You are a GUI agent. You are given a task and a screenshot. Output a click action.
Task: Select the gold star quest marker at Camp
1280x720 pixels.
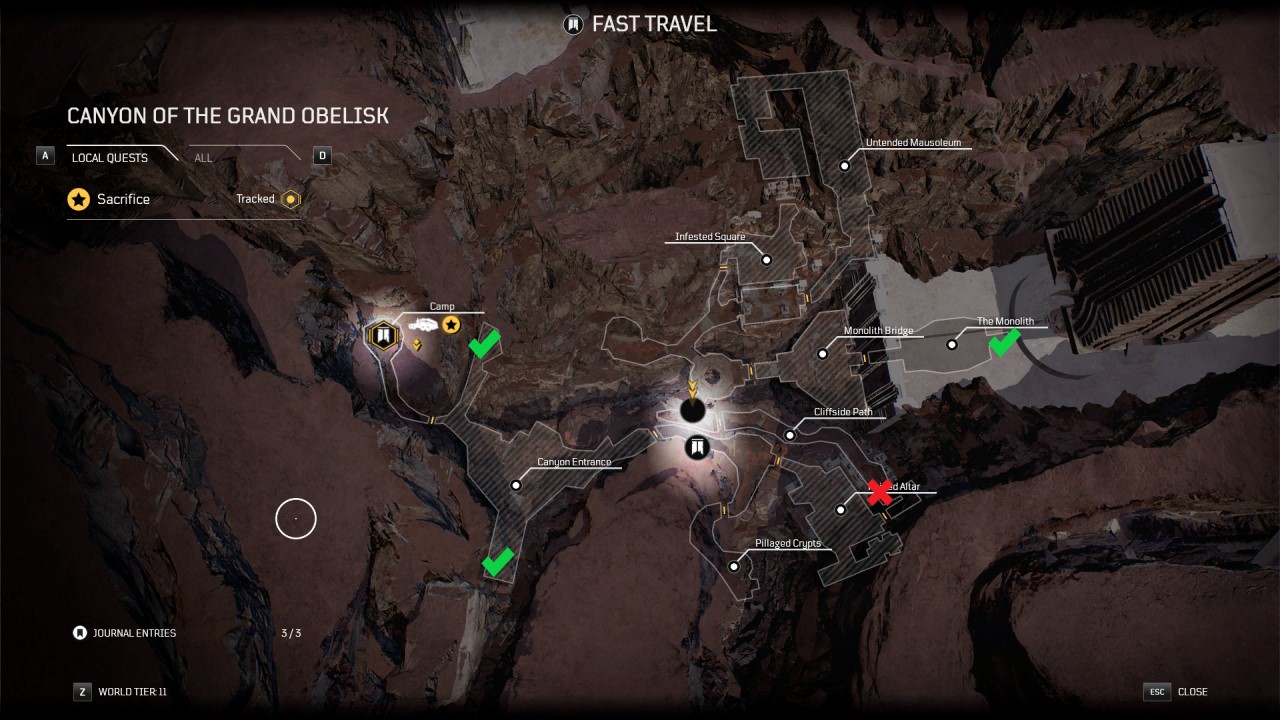[x=451, y=324]
